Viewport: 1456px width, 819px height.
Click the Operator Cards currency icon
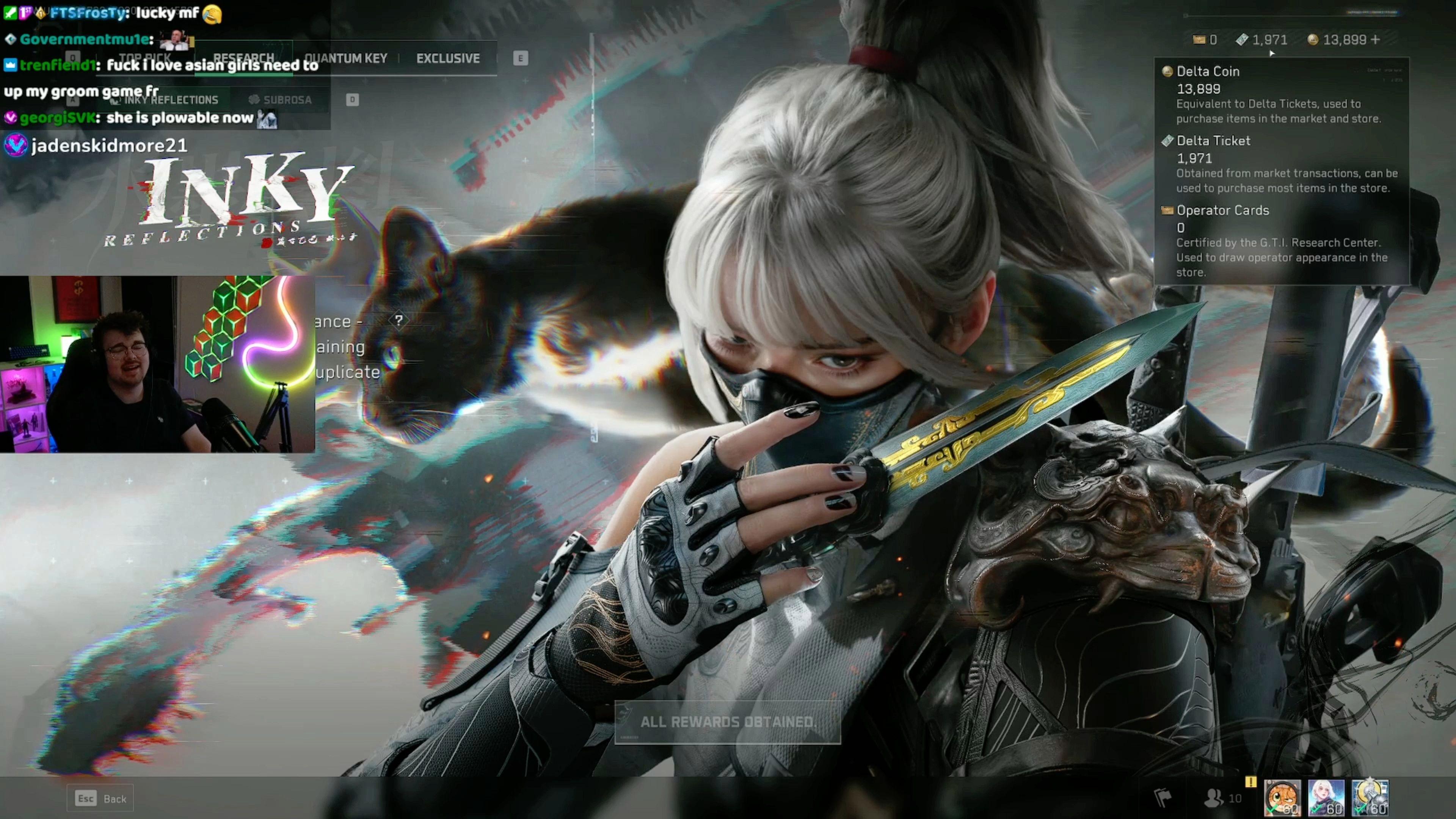click(1198, 39)
